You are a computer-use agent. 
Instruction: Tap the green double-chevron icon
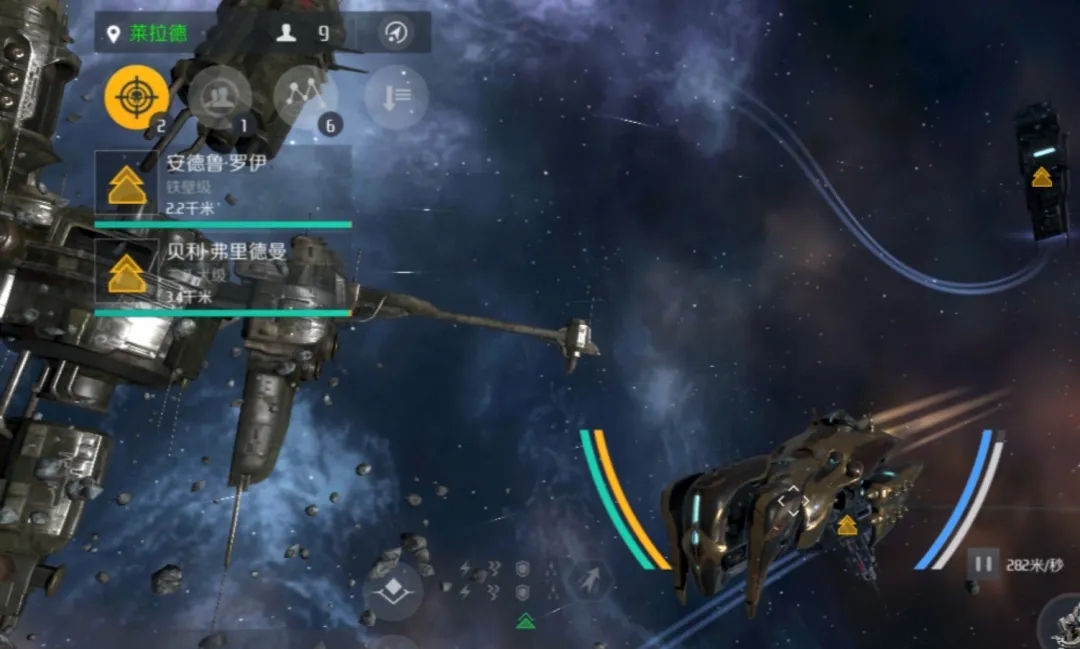coord(525,622)
